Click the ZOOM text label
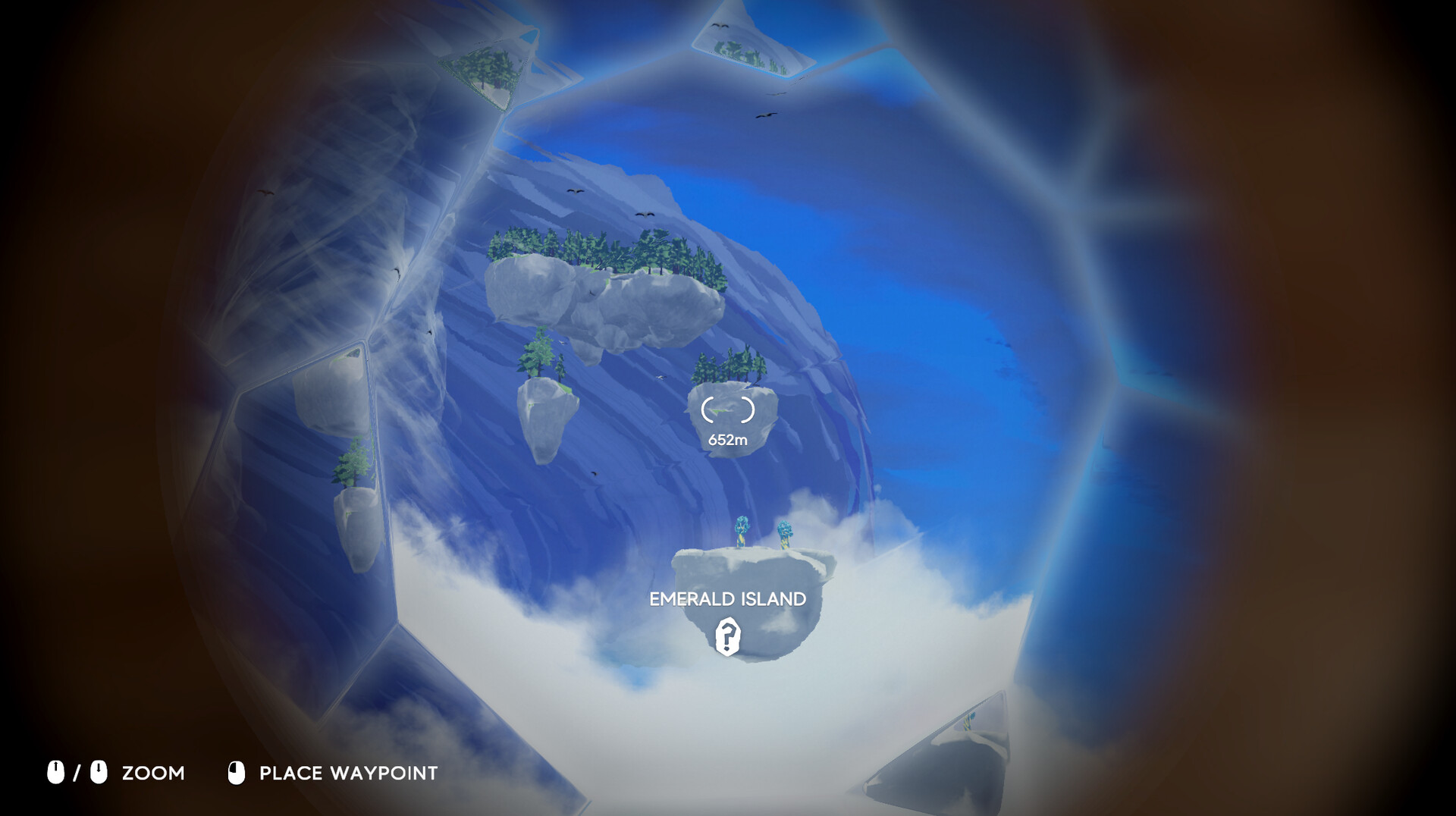This screenshot has height=816, width=1456. [x=153, y=774]
